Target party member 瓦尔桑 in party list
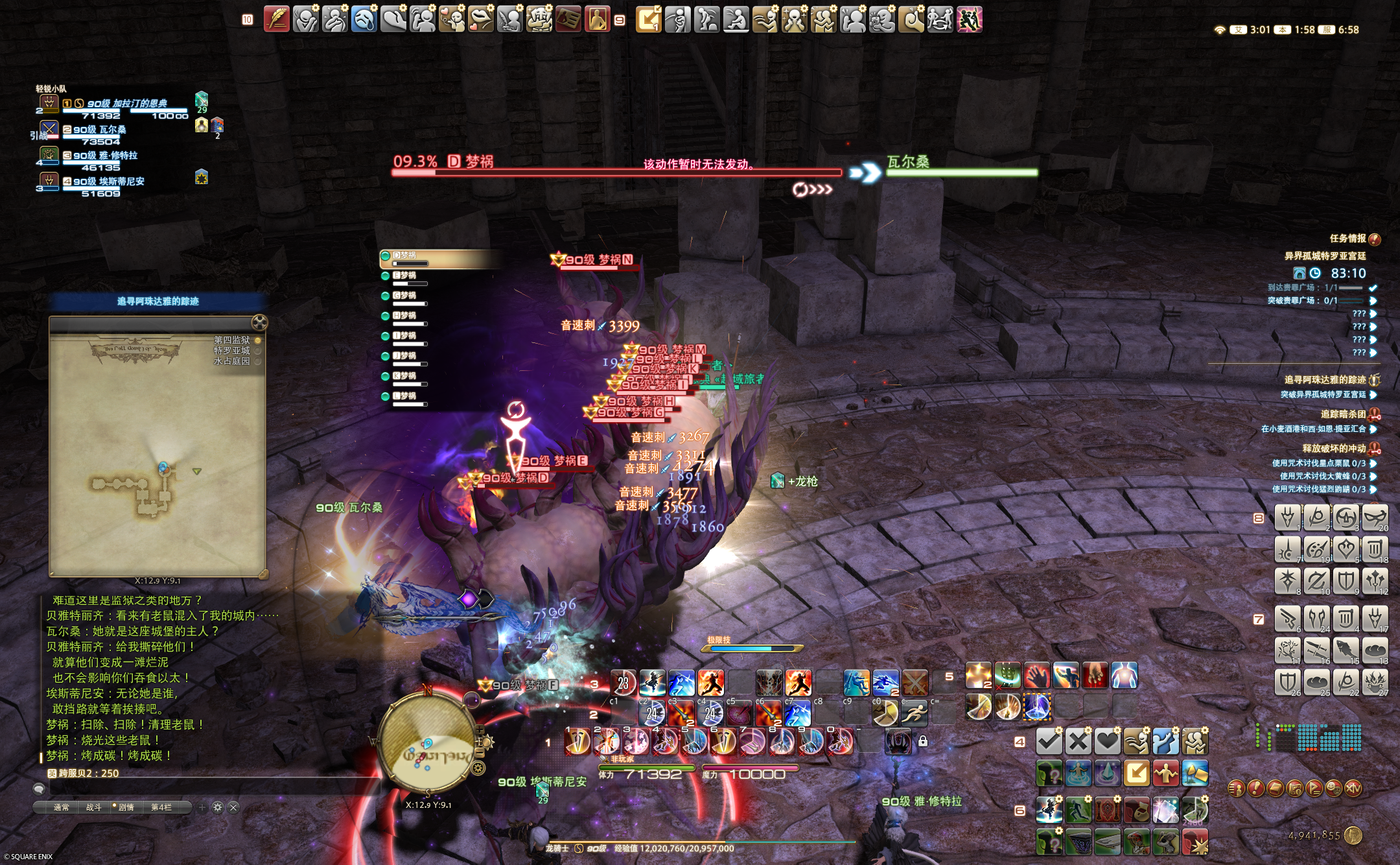Screen dimensions: 1400x865 pyautogui.click(x=100, y=130)
